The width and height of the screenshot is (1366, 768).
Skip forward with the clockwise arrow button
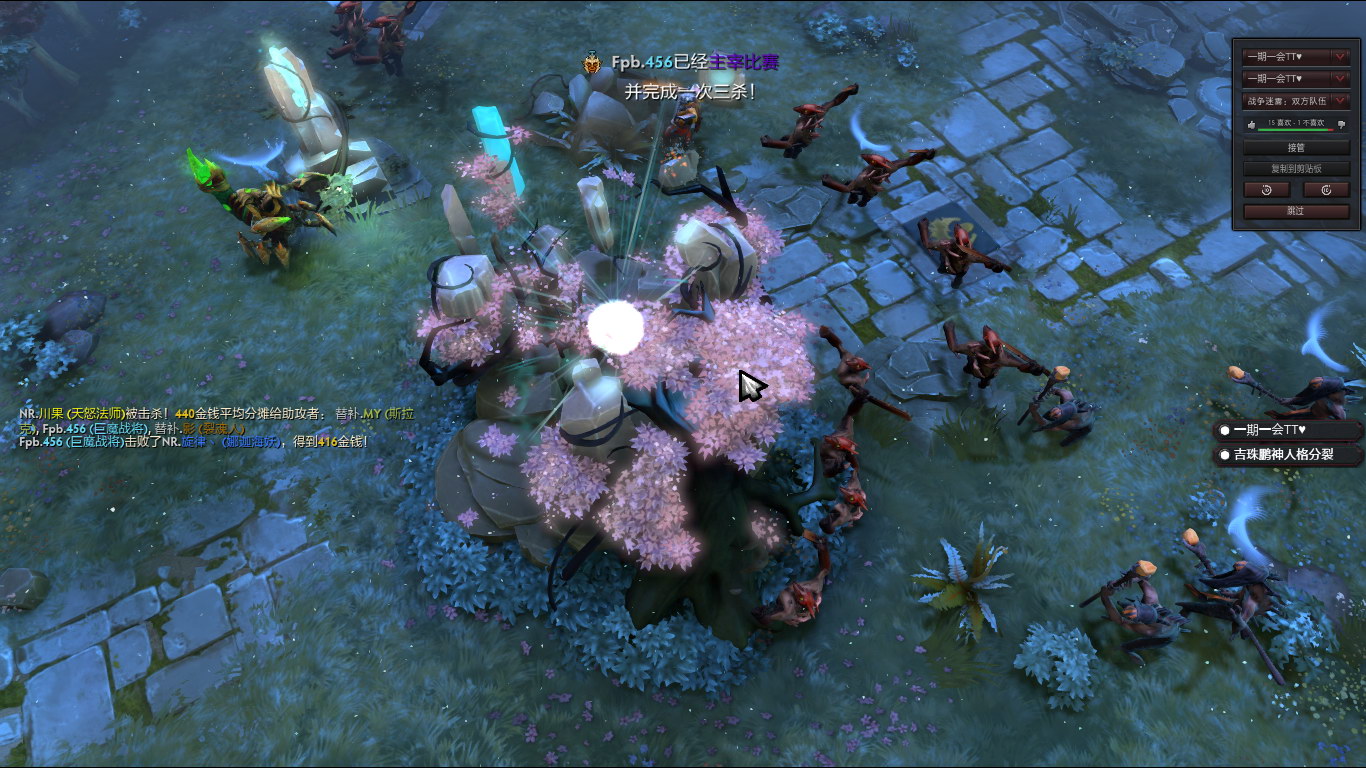[1327, 189]
